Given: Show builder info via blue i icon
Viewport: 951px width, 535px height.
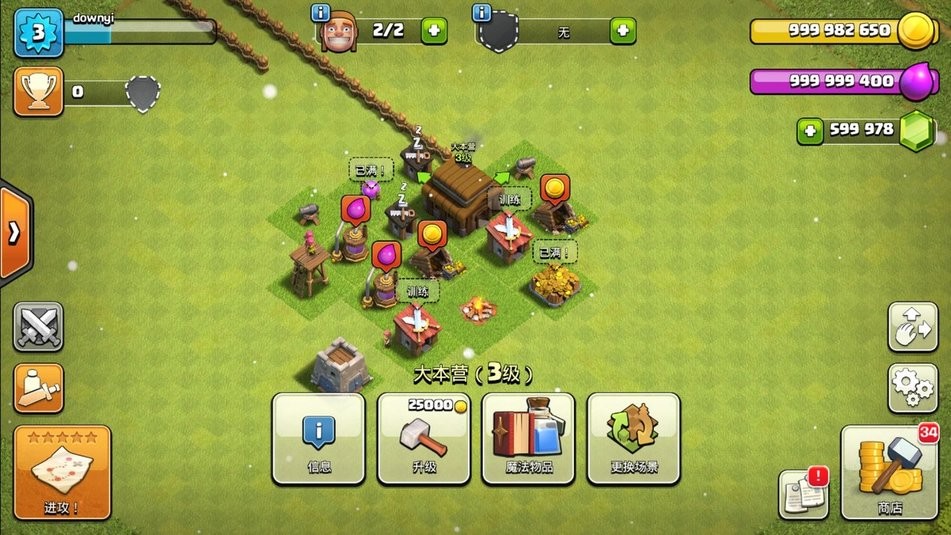Looking at the screenshot, I should click(x=321, y=13).
